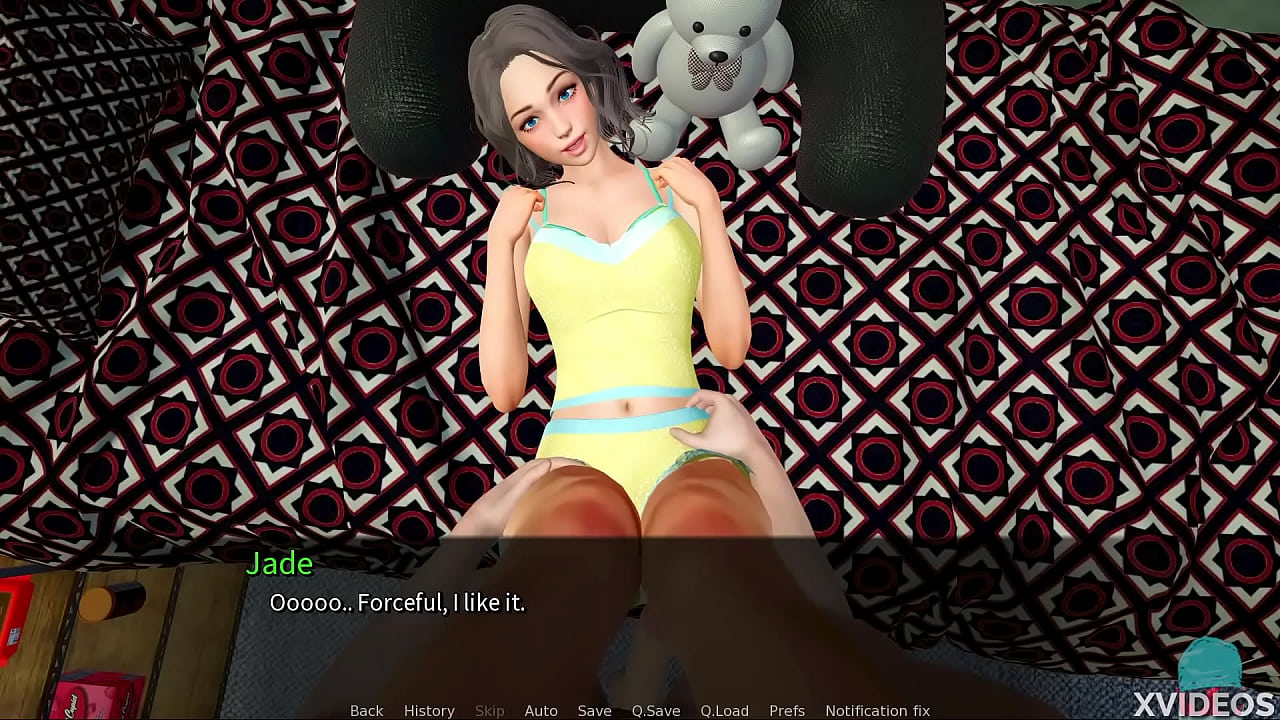Select the Jade name label
This screenshot has width=1280, height=720.
click(x=281, y=563)
